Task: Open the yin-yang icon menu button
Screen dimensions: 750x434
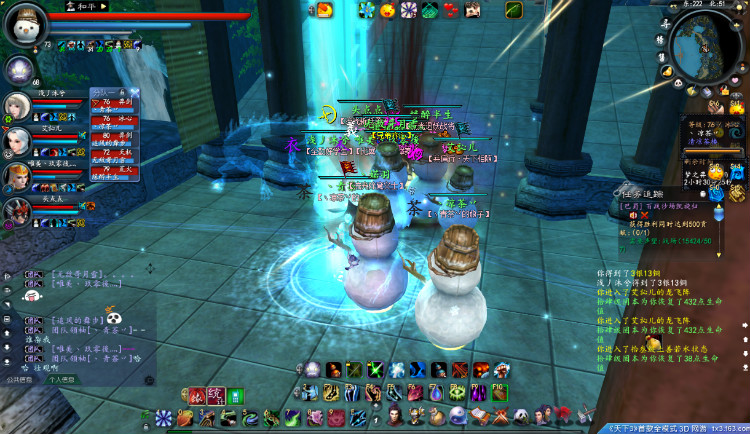Action: pyautogui.click(x=457, y=416)
